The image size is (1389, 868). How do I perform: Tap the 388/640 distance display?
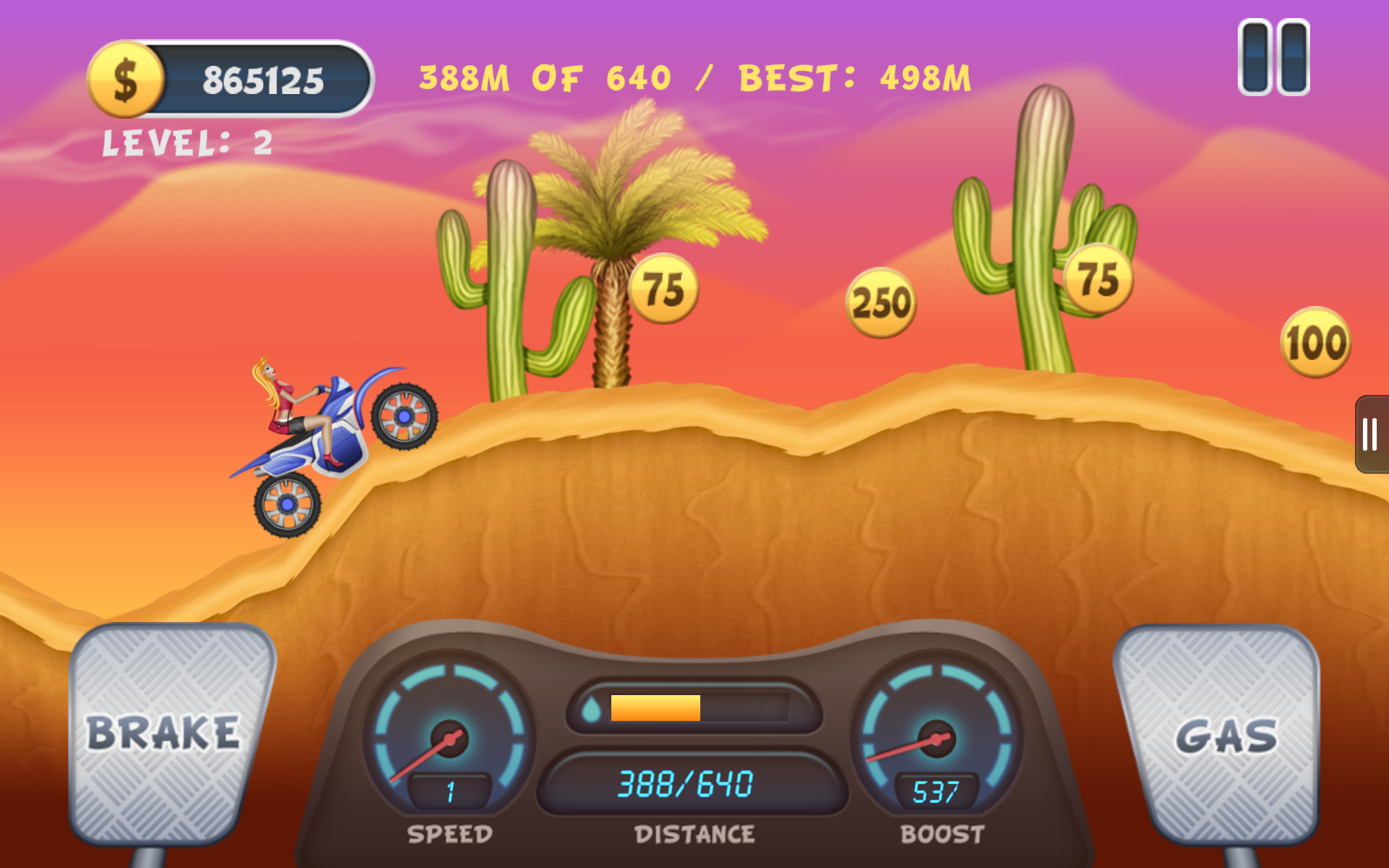(x=686, y=781)
